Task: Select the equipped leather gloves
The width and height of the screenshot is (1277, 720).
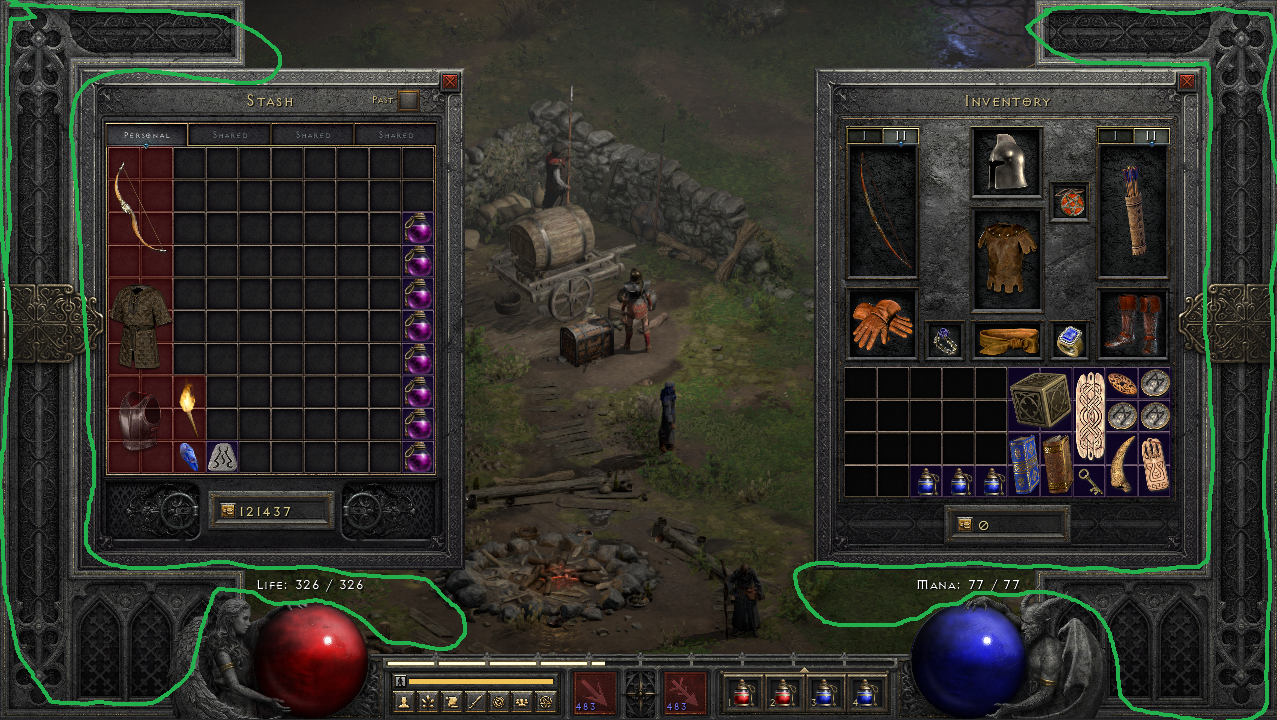Action: (881, 323)
